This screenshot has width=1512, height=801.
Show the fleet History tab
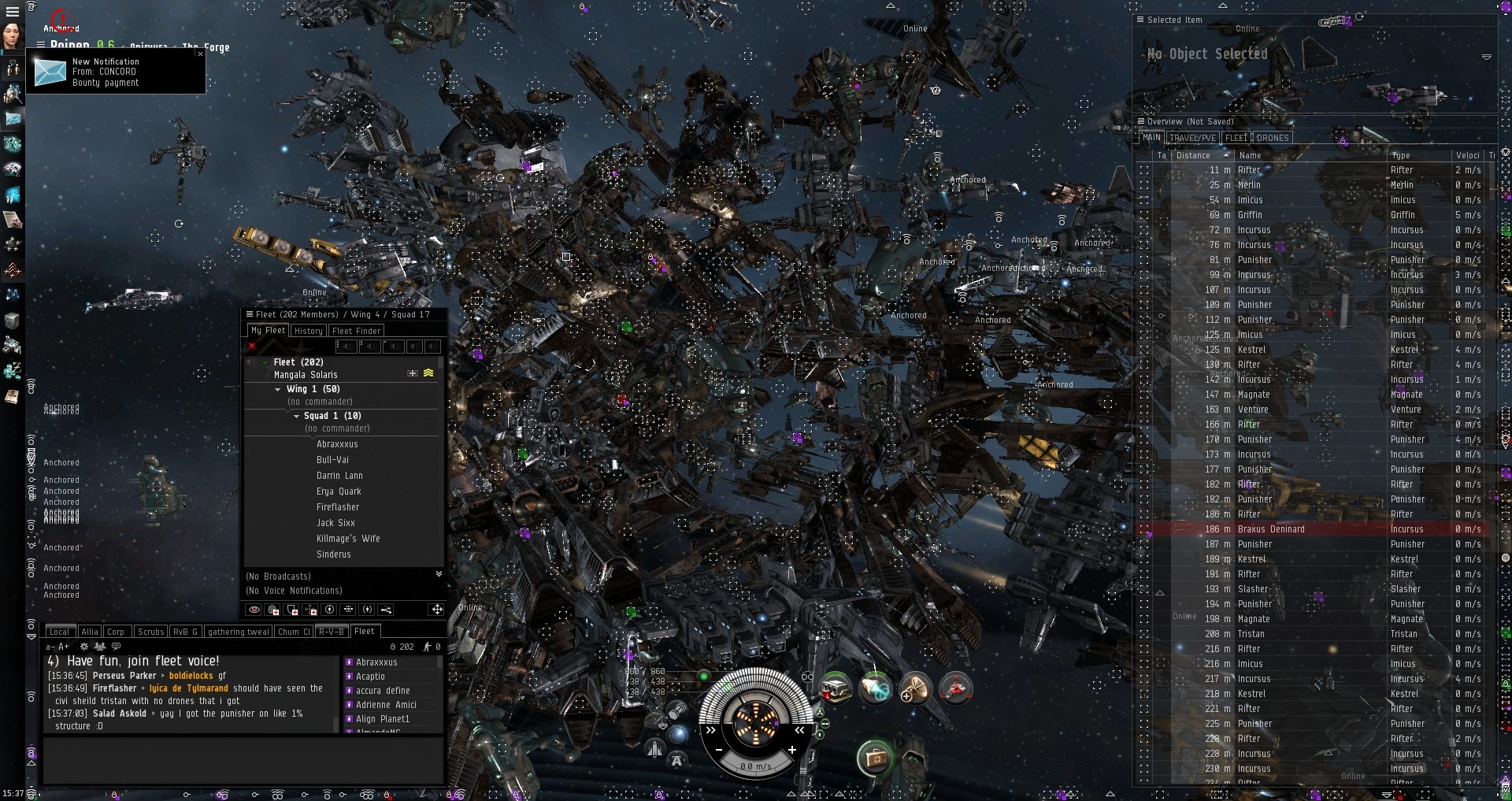[x=308, y=331]
